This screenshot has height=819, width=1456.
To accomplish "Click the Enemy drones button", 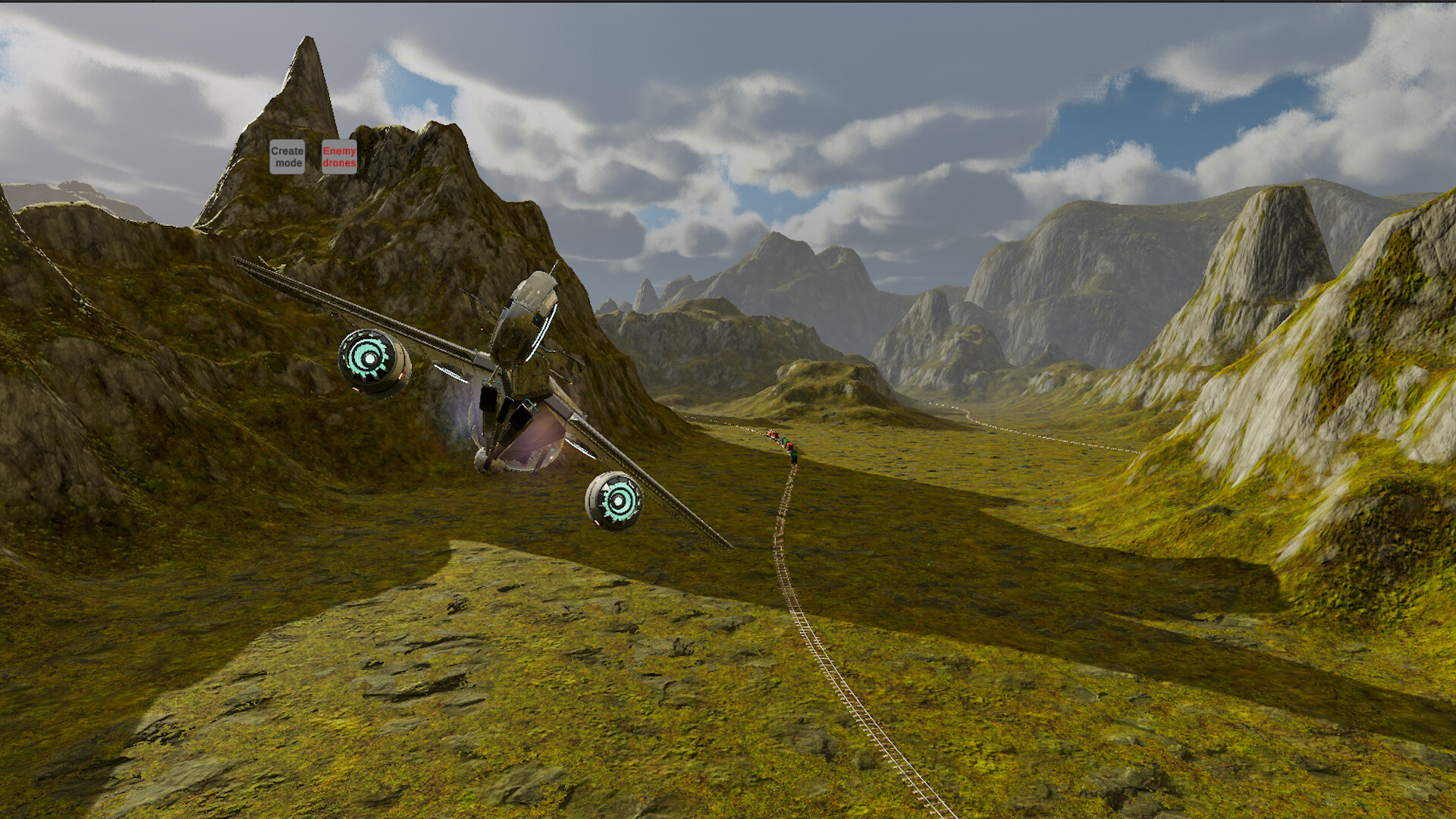I will click(x=339, y=157).
